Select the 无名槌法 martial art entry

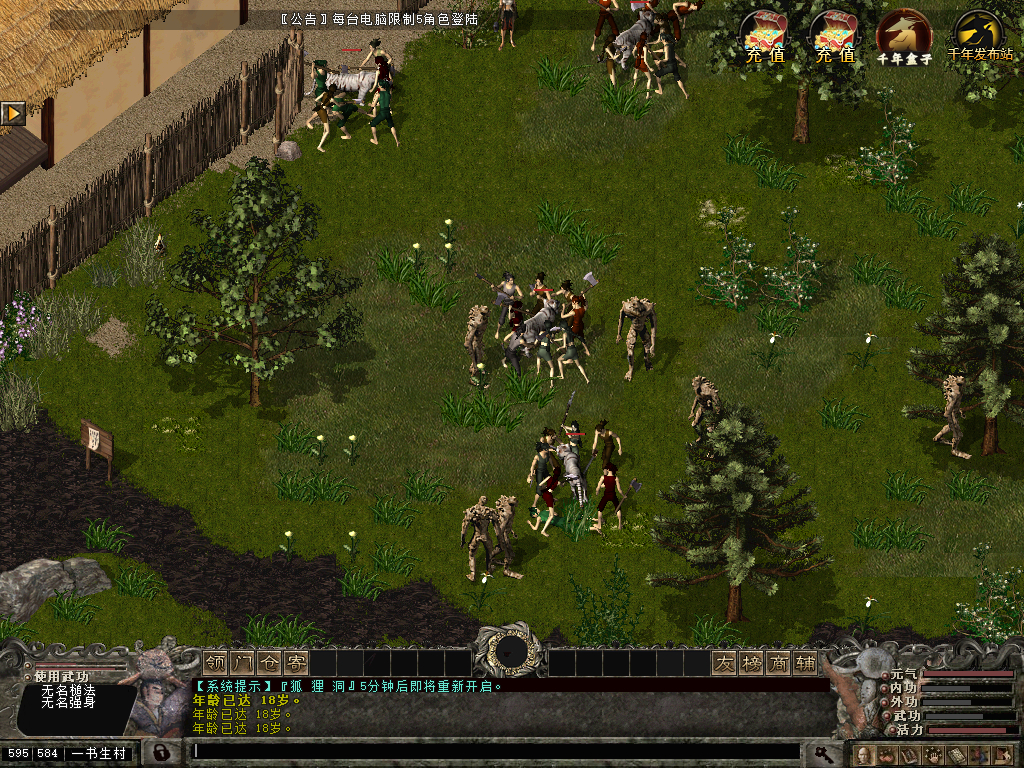click(68, 690)
